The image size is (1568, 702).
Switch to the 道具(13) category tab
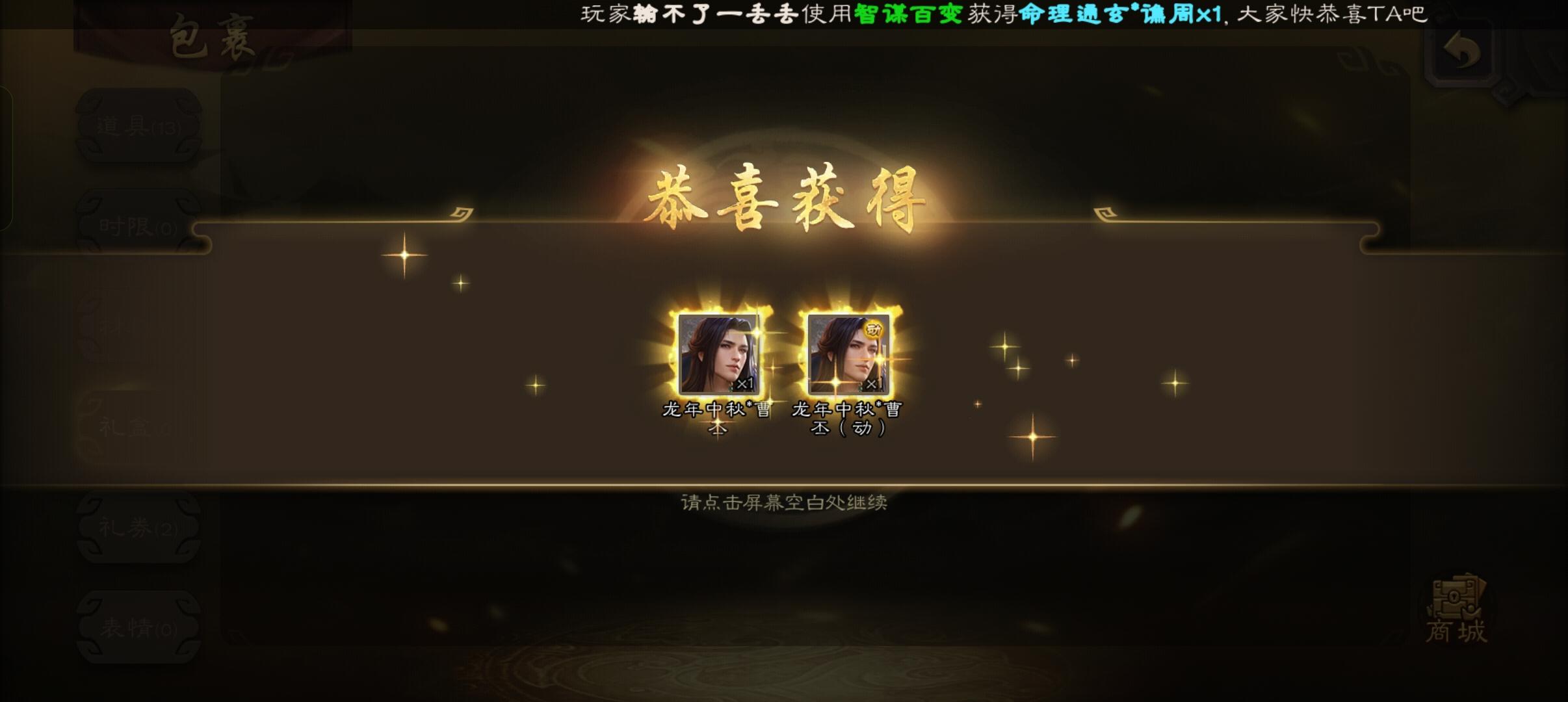coord(138,127)
